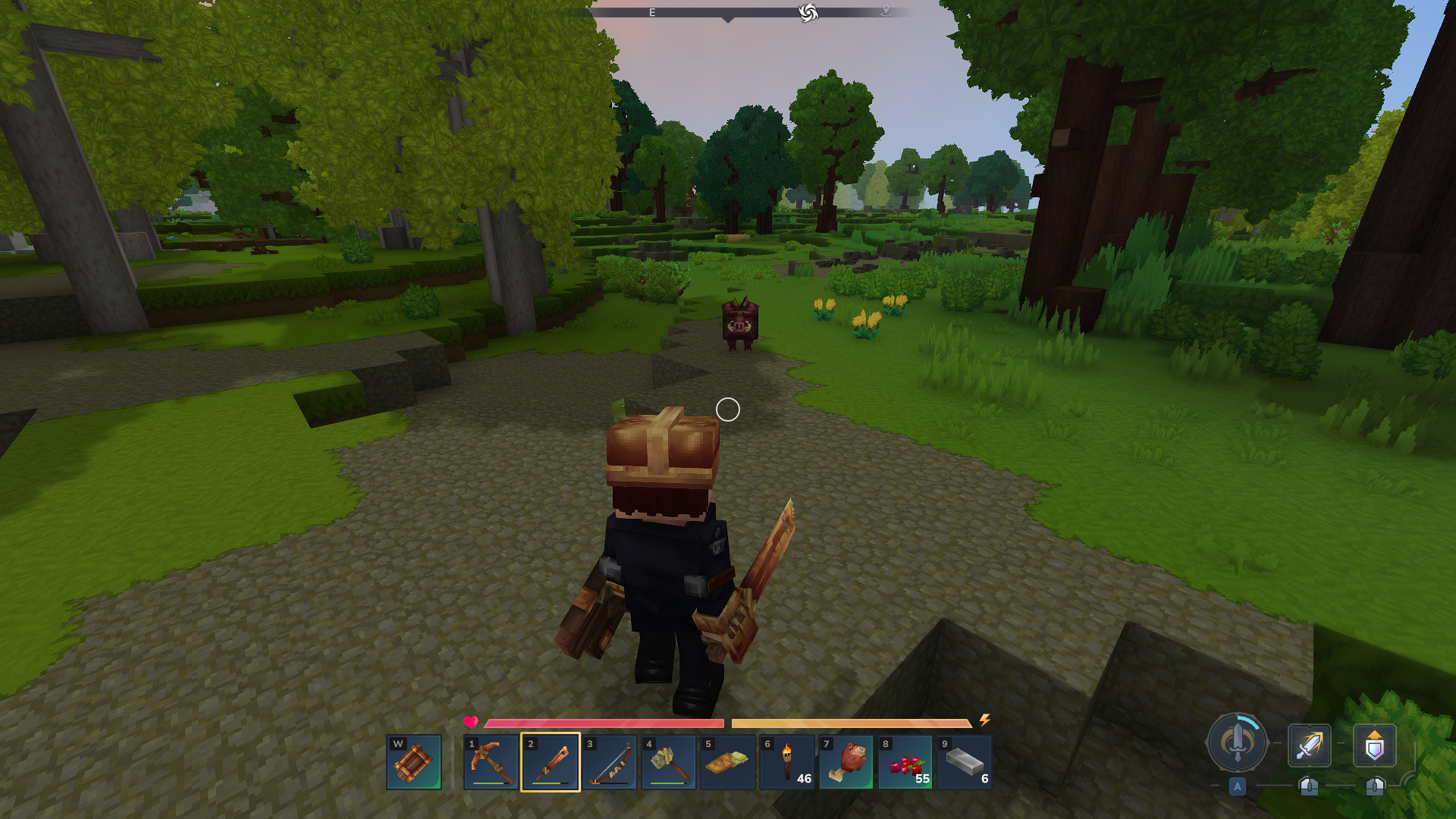Select the pickaxe in hotbar slot 1

click(491, 761)
